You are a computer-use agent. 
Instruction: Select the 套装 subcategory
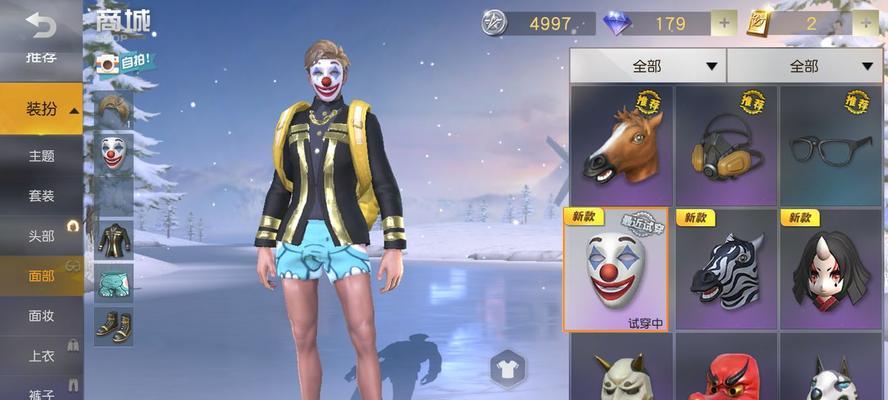41,196
